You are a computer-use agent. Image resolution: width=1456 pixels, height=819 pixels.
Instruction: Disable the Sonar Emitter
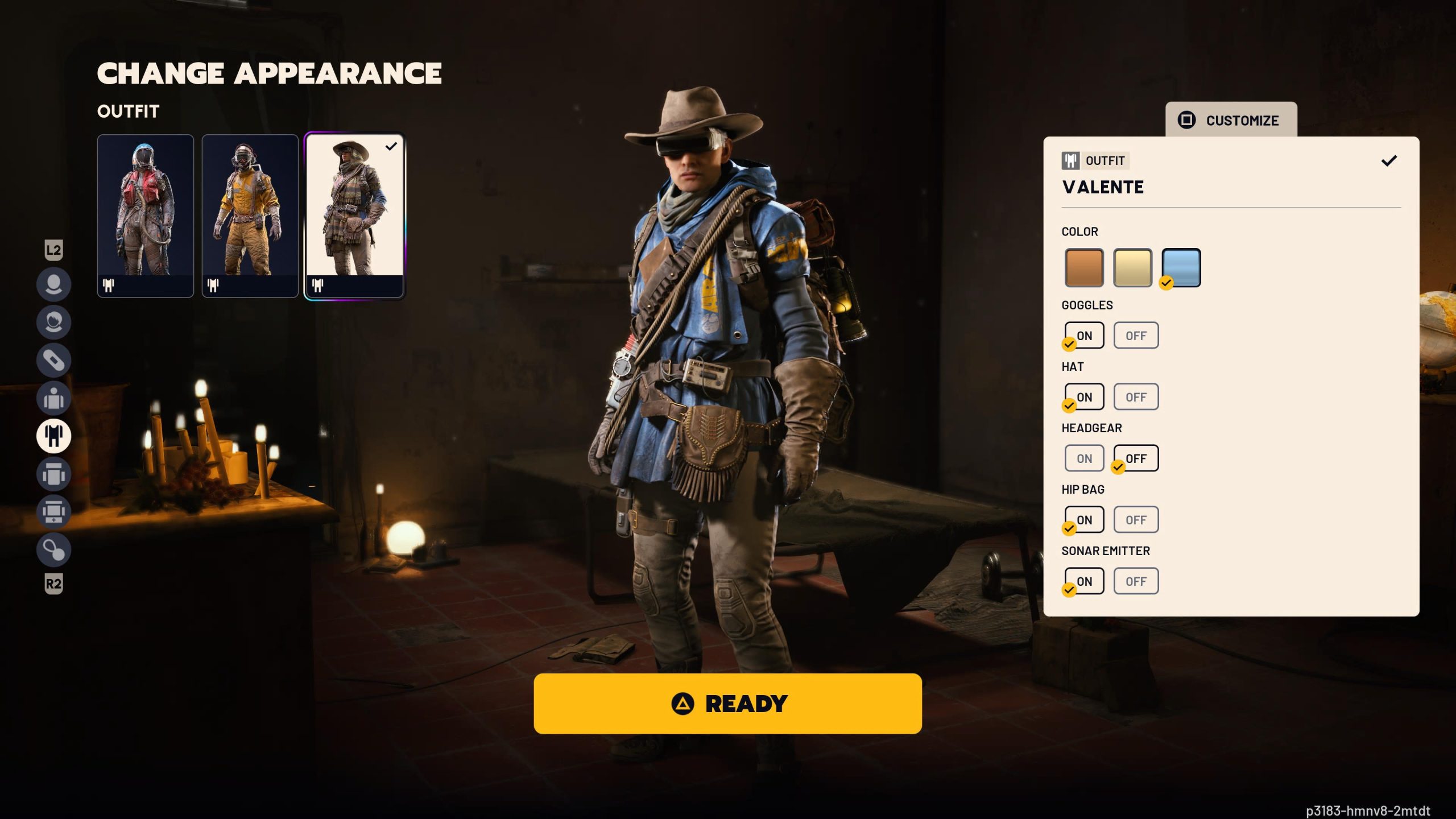1135,581
